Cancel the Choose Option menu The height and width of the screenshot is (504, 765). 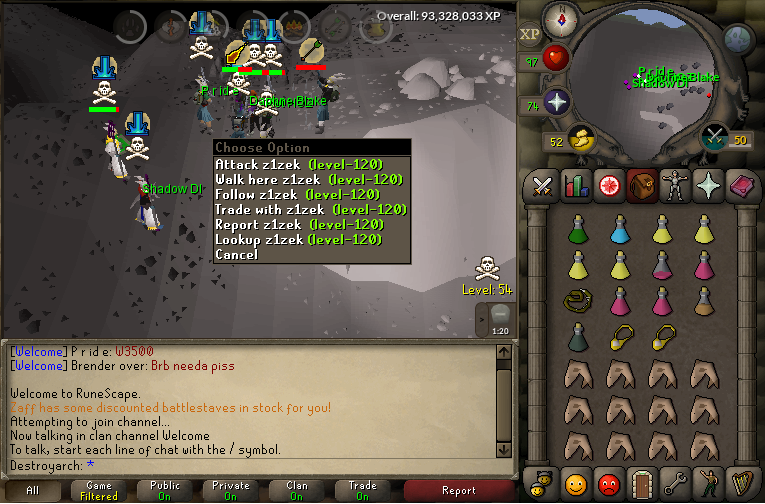(236, 254)
